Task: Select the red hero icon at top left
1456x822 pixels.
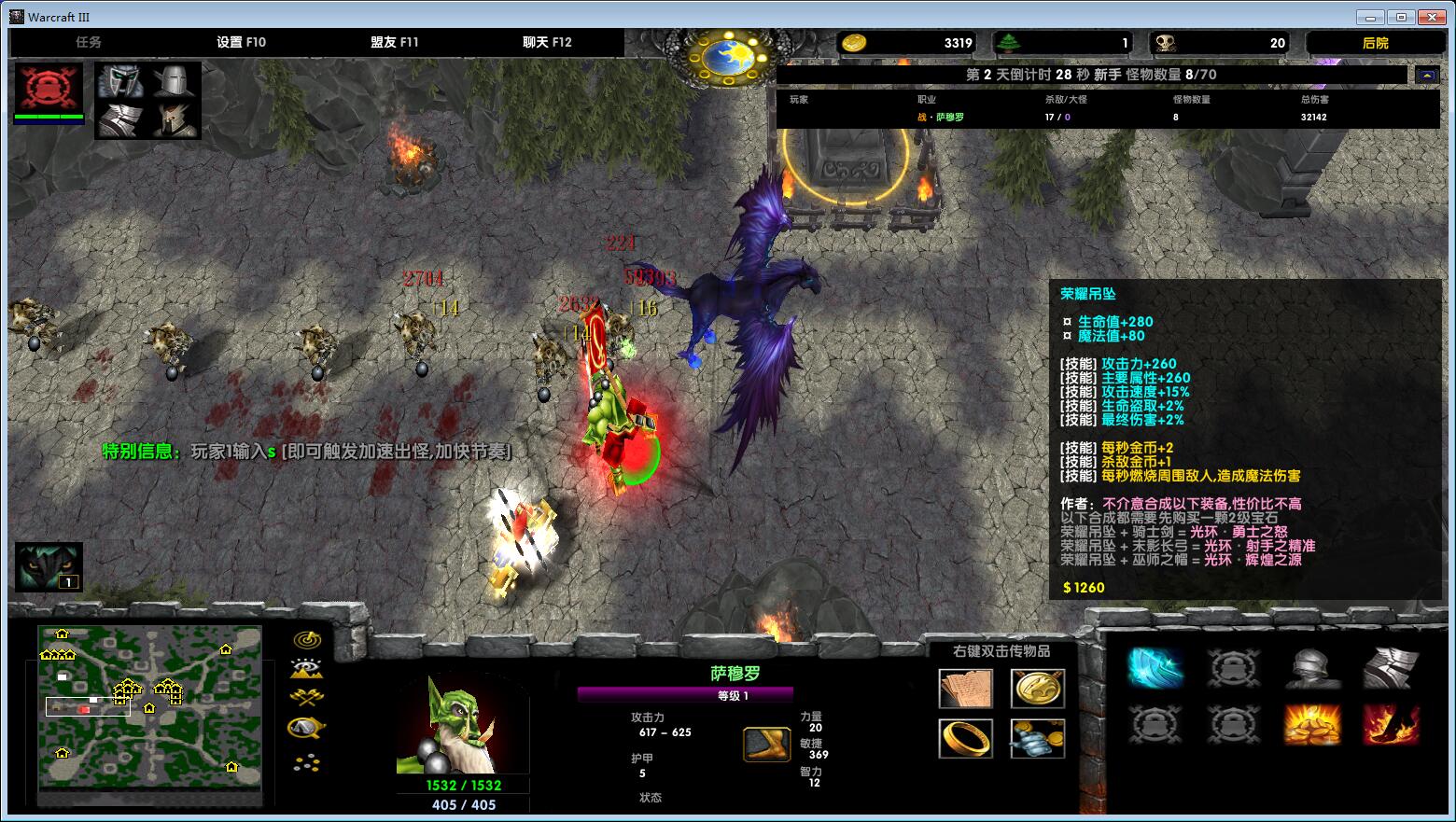Action: pyautogui.click(x=49, y=88)
